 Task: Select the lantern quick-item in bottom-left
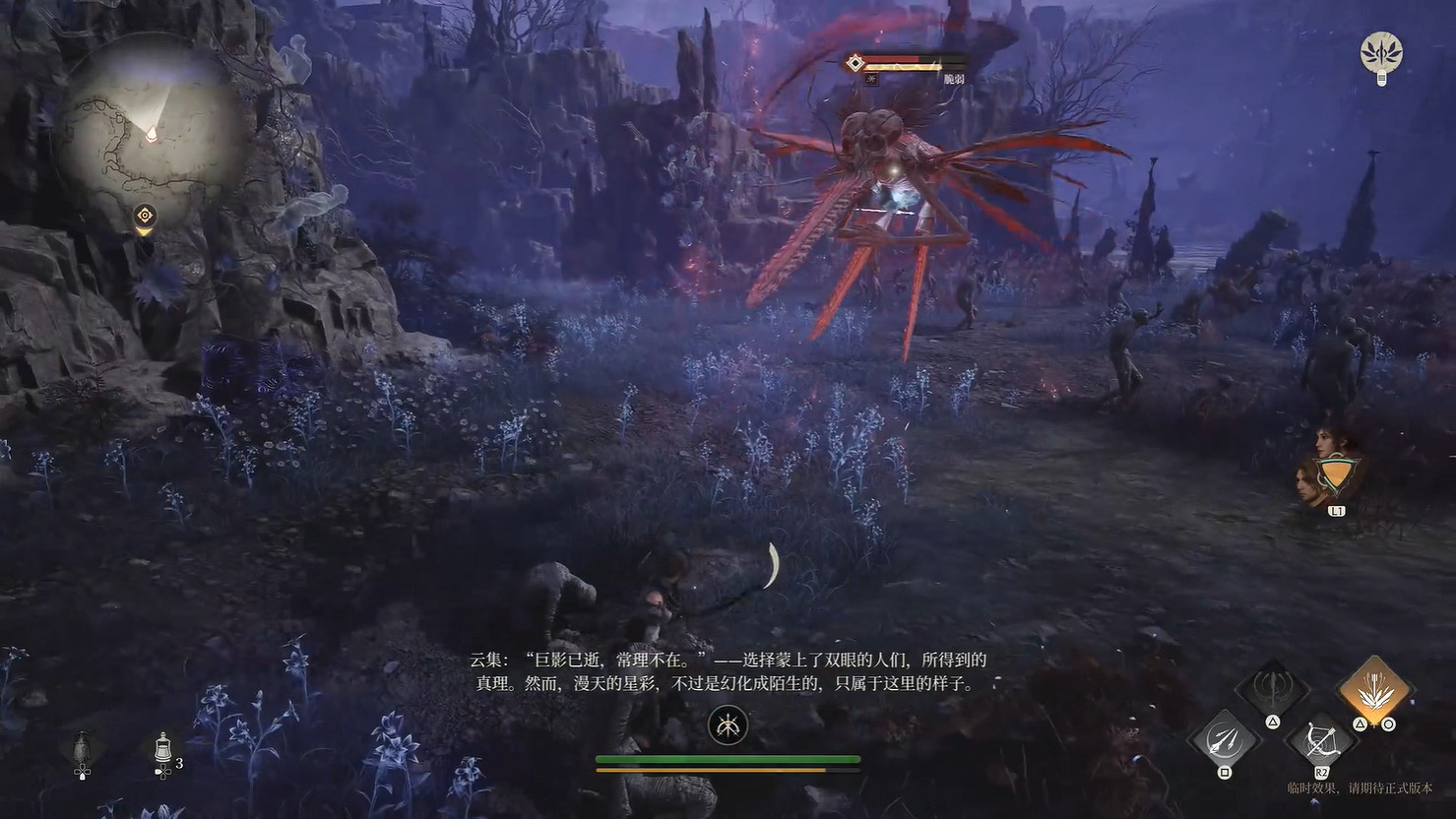coord(83,745)
